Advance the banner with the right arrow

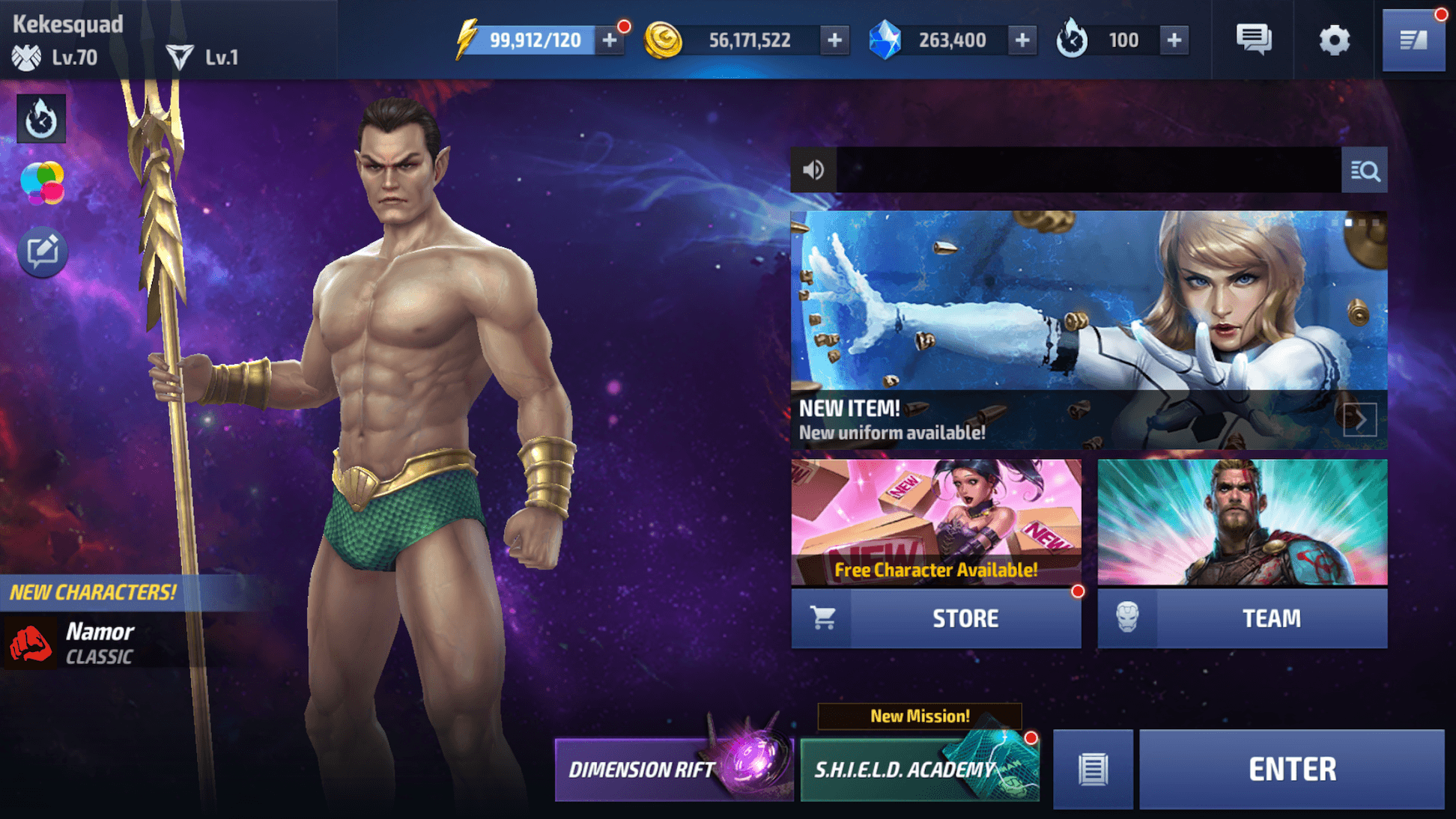1360,419
